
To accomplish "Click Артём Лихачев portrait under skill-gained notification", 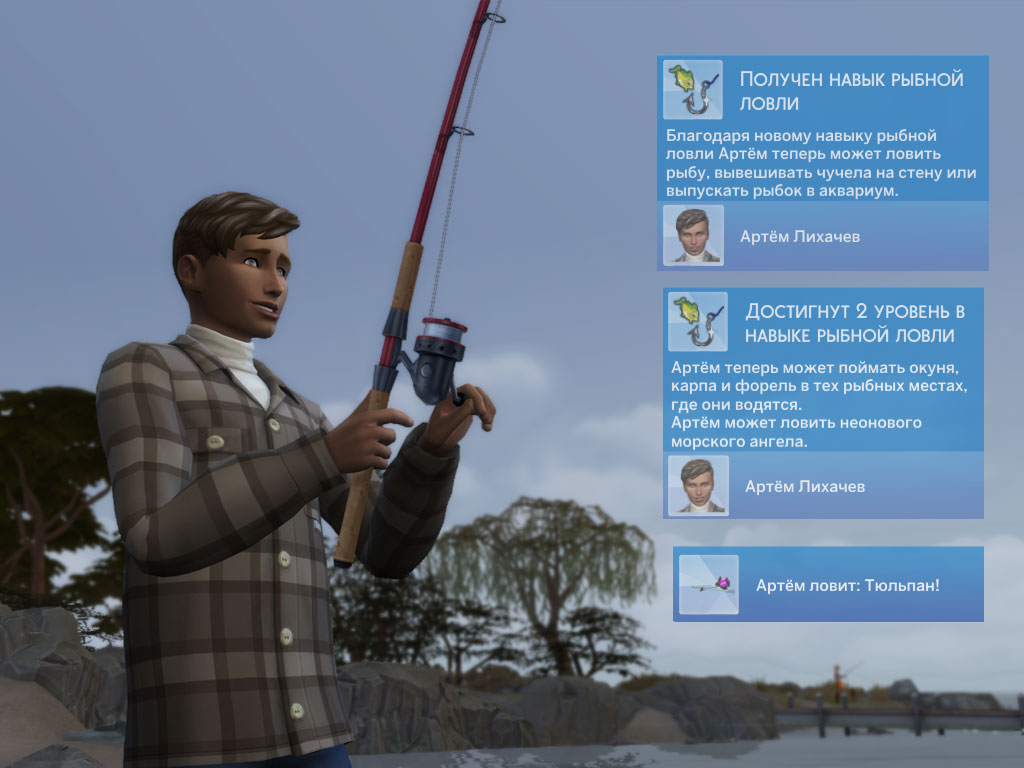I will coord(693,236).
